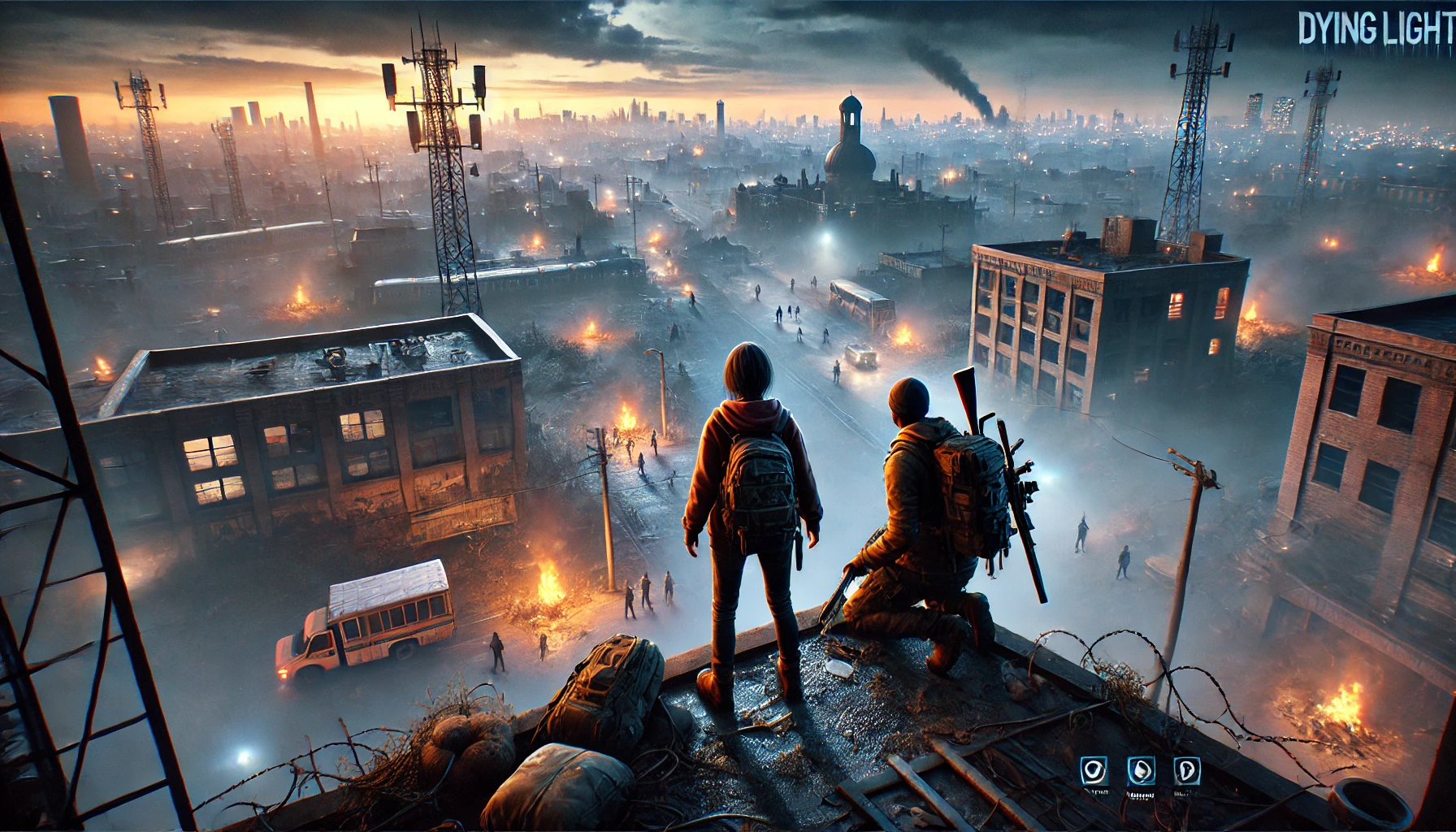
Task: Select the hollow ring ability icon
Action: 1094,770
